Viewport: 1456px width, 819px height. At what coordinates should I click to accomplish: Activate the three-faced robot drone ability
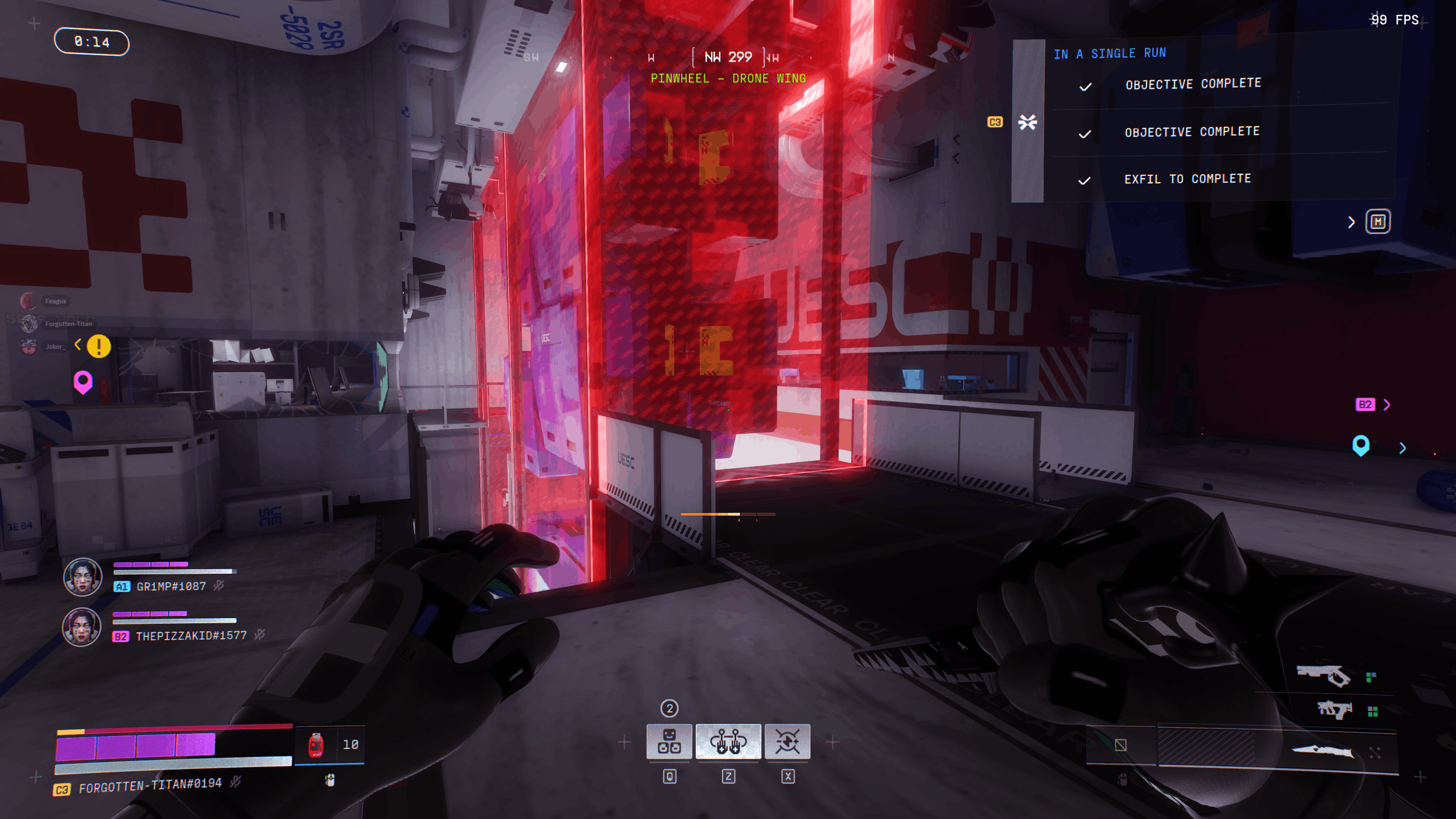(x=669, y=741)
